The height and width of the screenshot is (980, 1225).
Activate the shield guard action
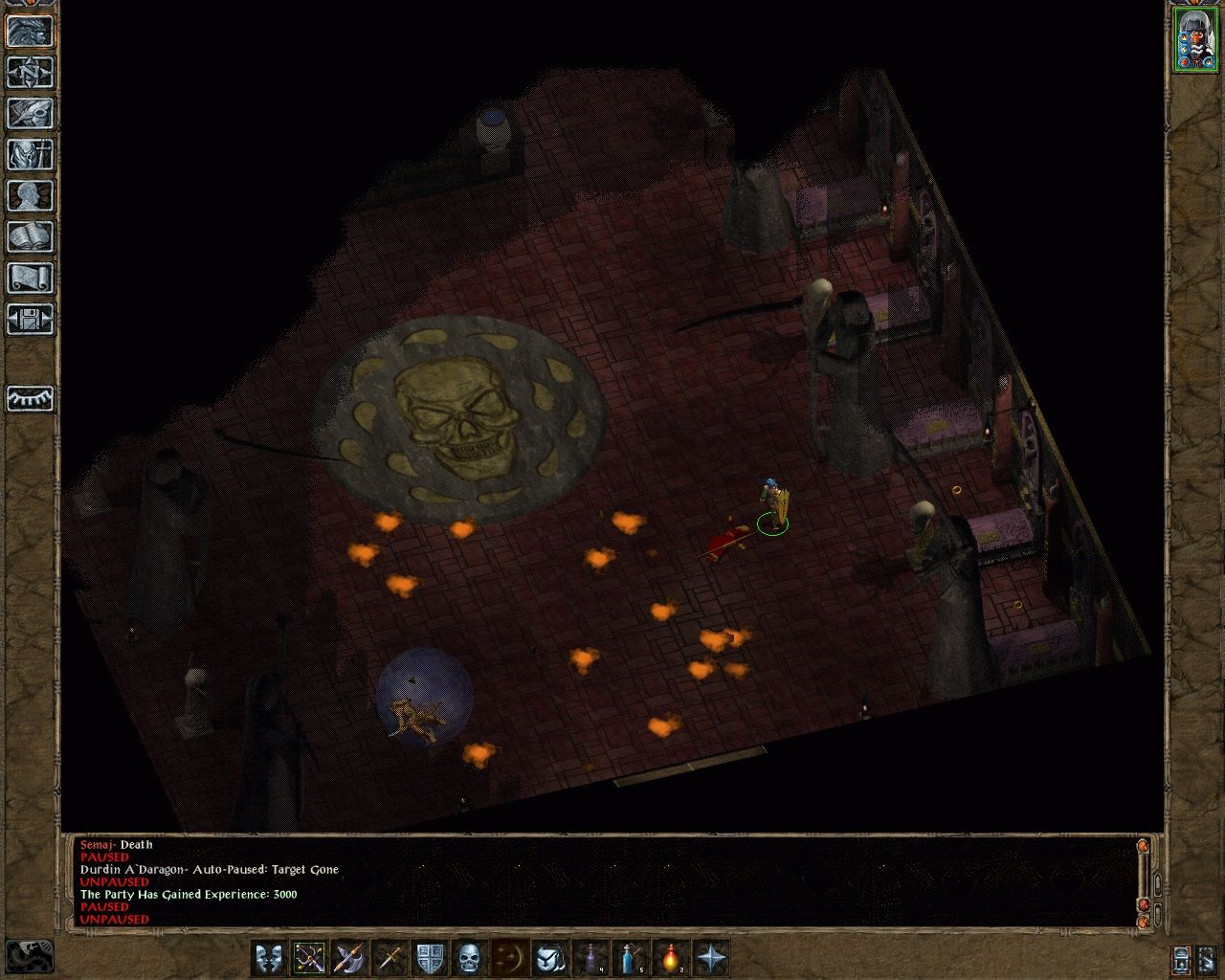pos(430,957)
